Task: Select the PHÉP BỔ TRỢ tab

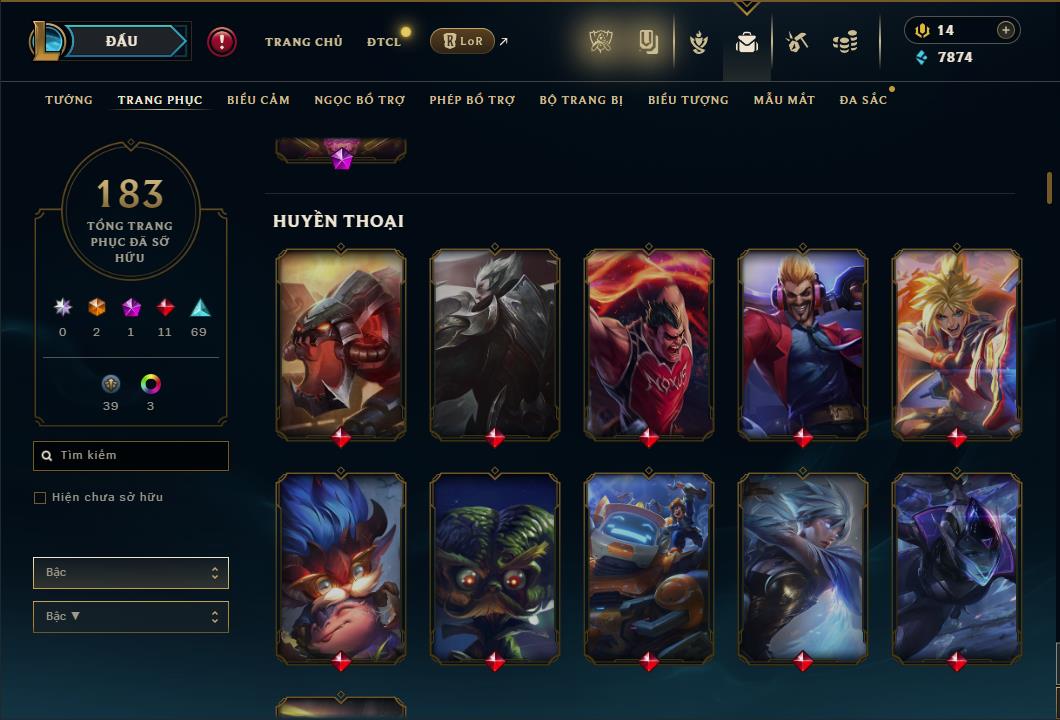Action: 472,100
